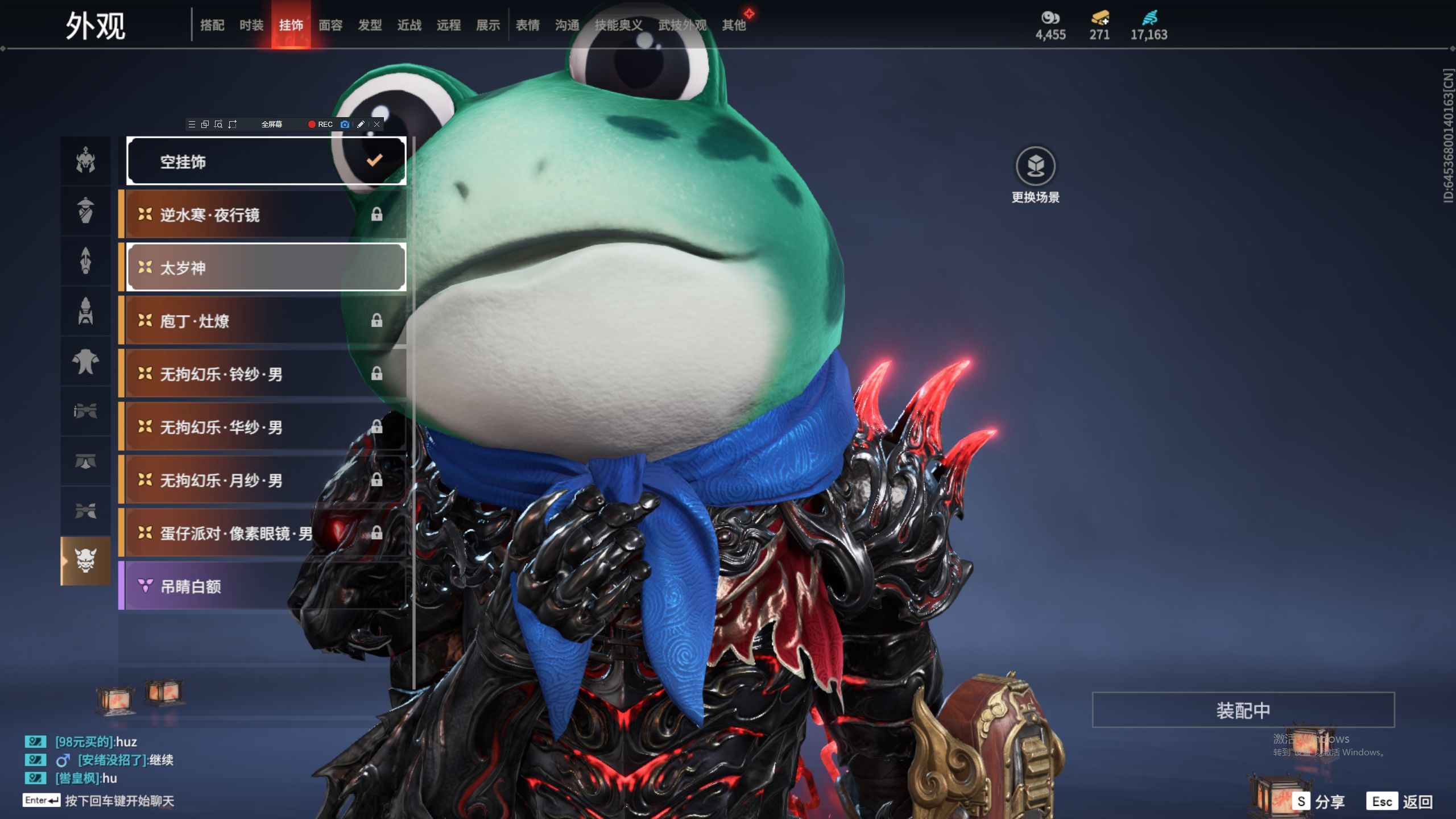Image resolution: width=1456 pixels, height=819 pixels.
Task: Choose the 逆水寒·夜行镜 accessory
Action: coord(265,215)
